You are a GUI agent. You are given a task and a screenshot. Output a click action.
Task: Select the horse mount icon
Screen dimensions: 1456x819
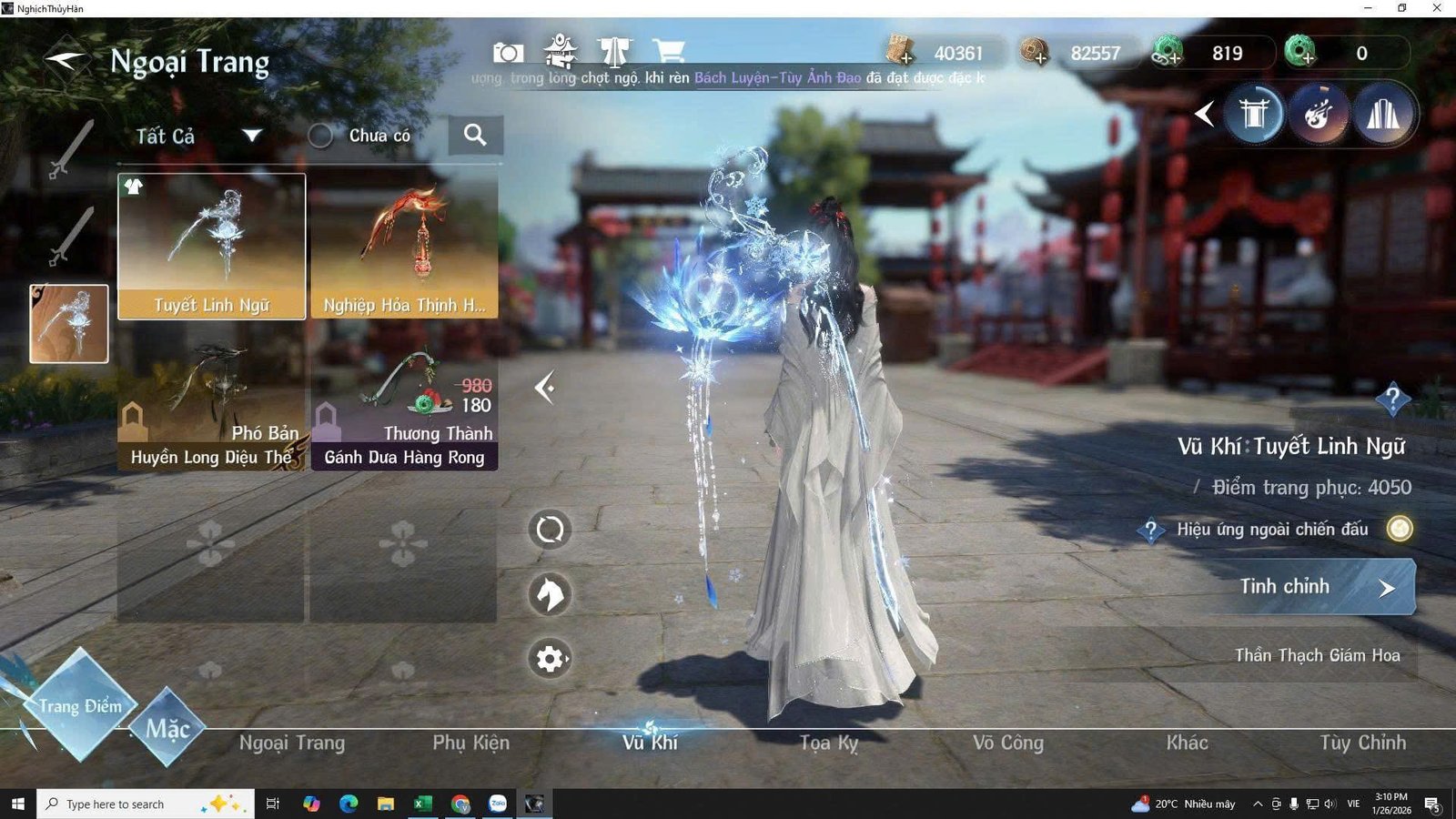(548, 593)
